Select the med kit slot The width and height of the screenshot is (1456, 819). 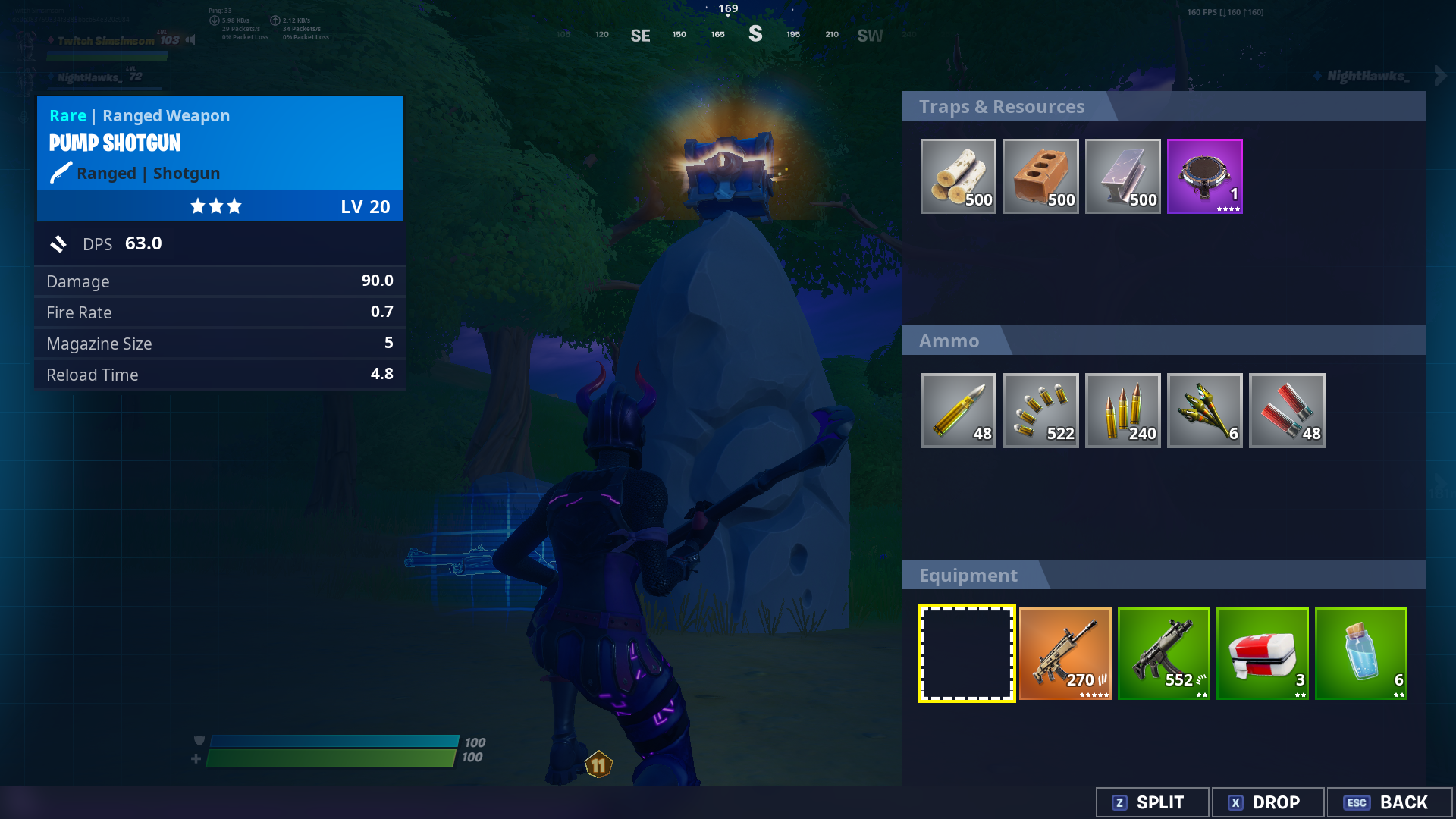coord(1262,654)
